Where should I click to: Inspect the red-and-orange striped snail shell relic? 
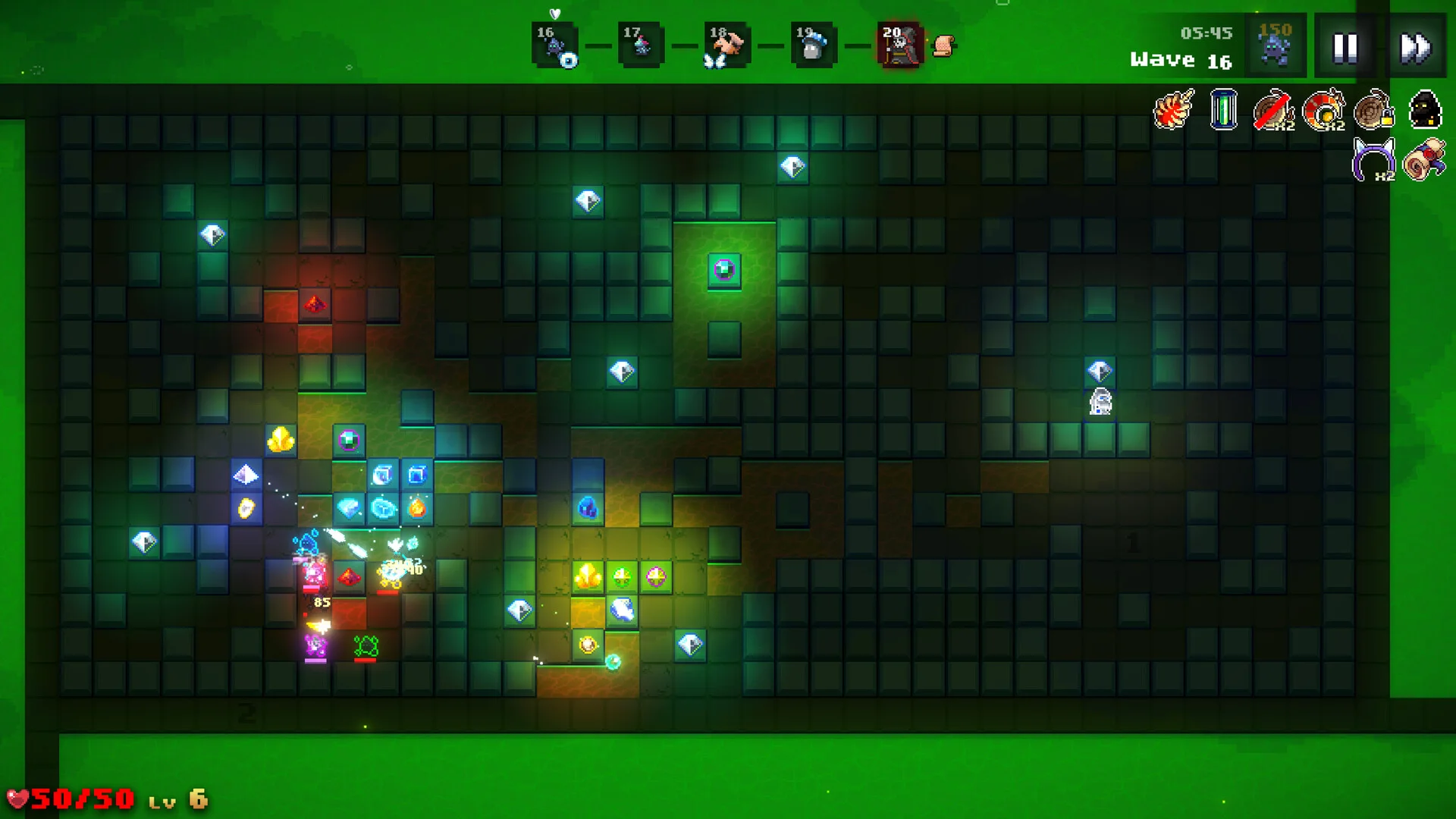[1324, 110]
